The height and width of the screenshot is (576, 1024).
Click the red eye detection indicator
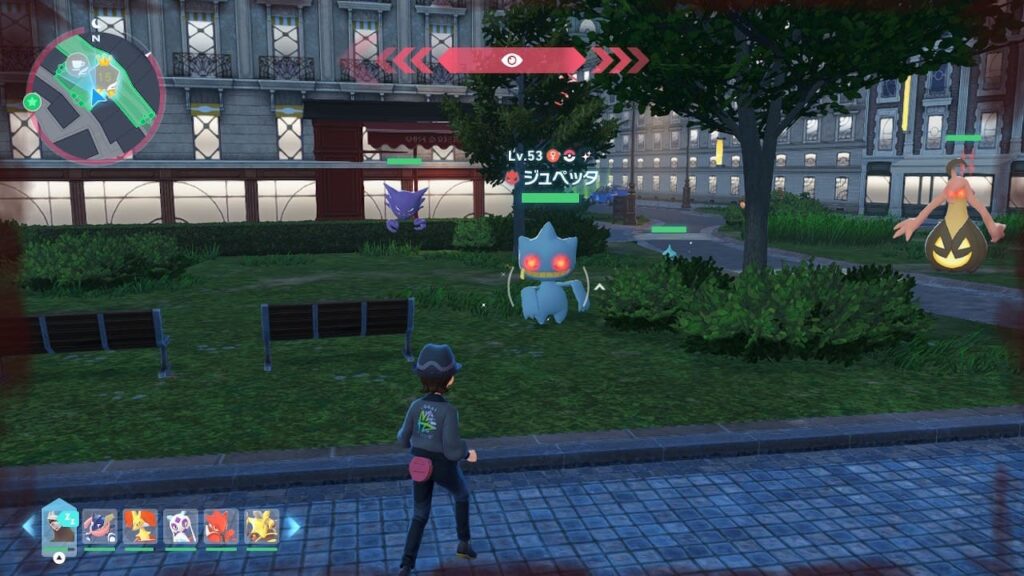point(512,60)
